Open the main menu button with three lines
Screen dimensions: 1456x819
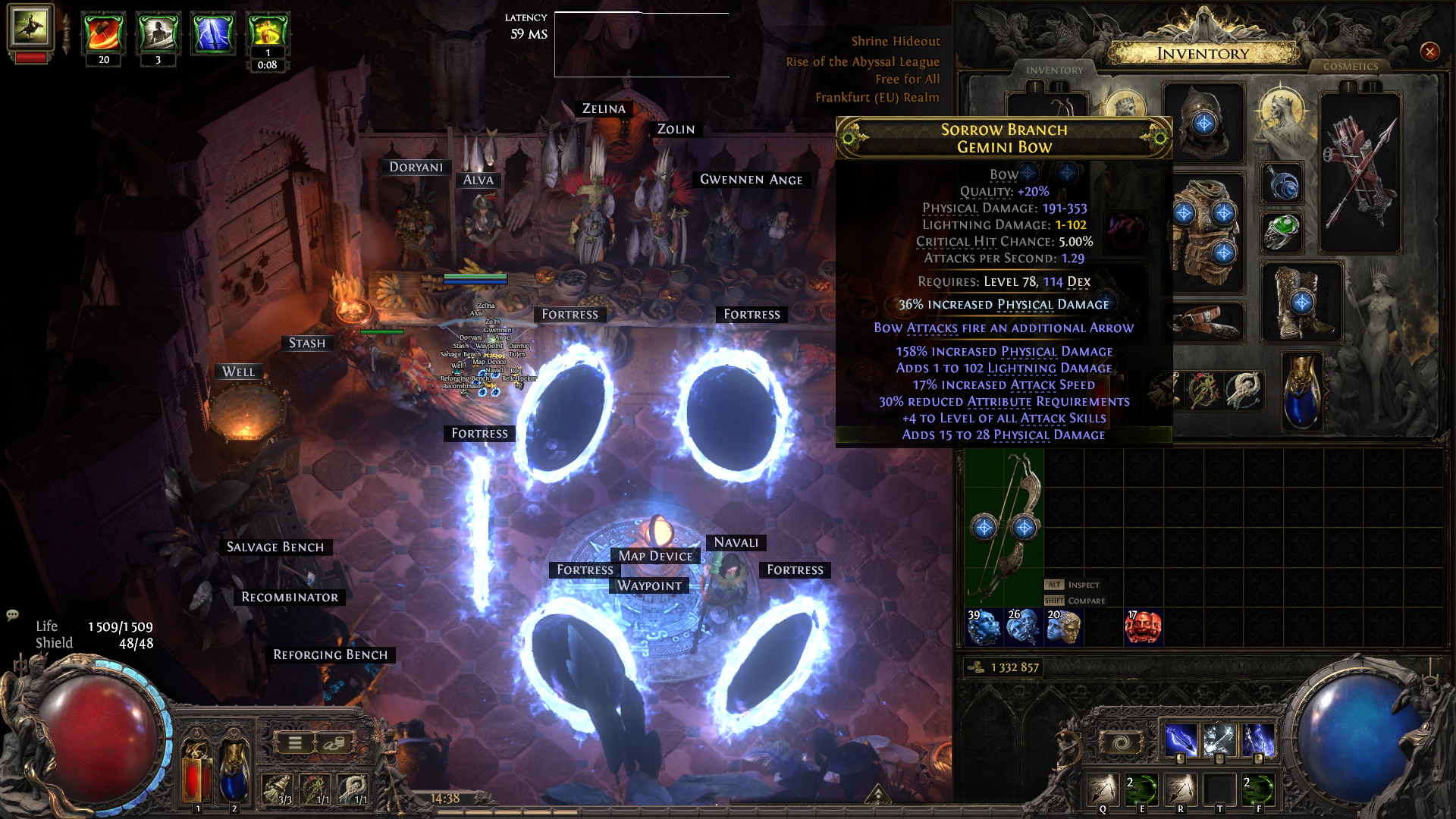pos(295,743)
